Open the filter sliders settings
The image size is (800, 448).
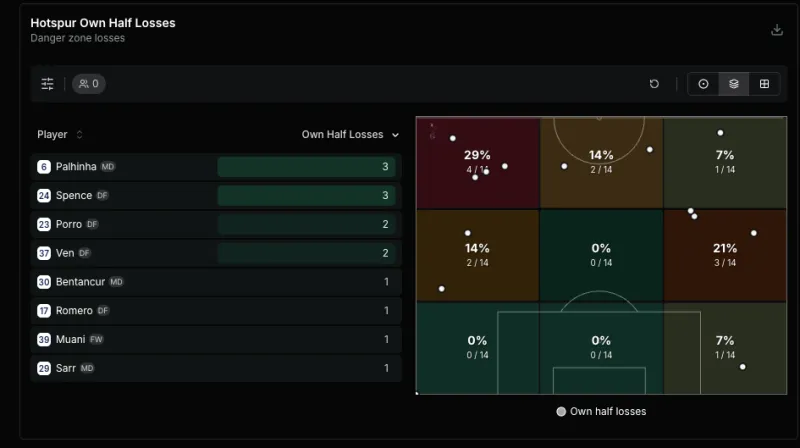[47, 84]
